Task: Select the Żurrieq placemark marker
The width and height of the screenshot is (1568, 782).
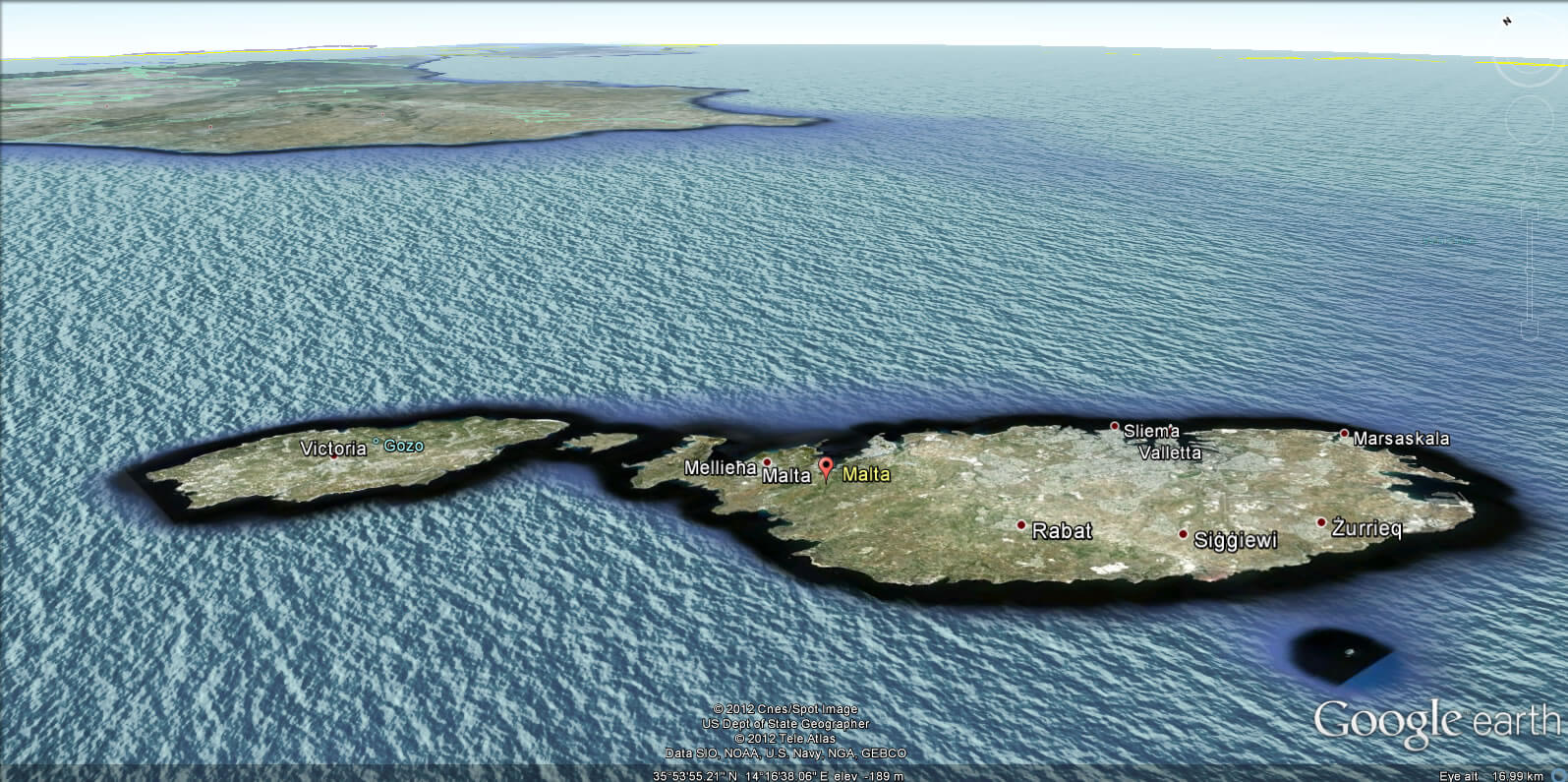Action: tap(1323, 521)
